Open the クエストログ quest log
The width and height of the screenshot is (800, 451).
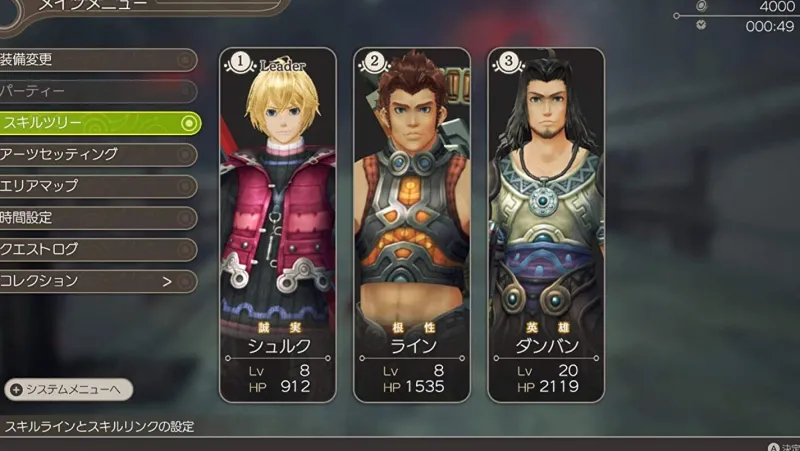(95, 249)
